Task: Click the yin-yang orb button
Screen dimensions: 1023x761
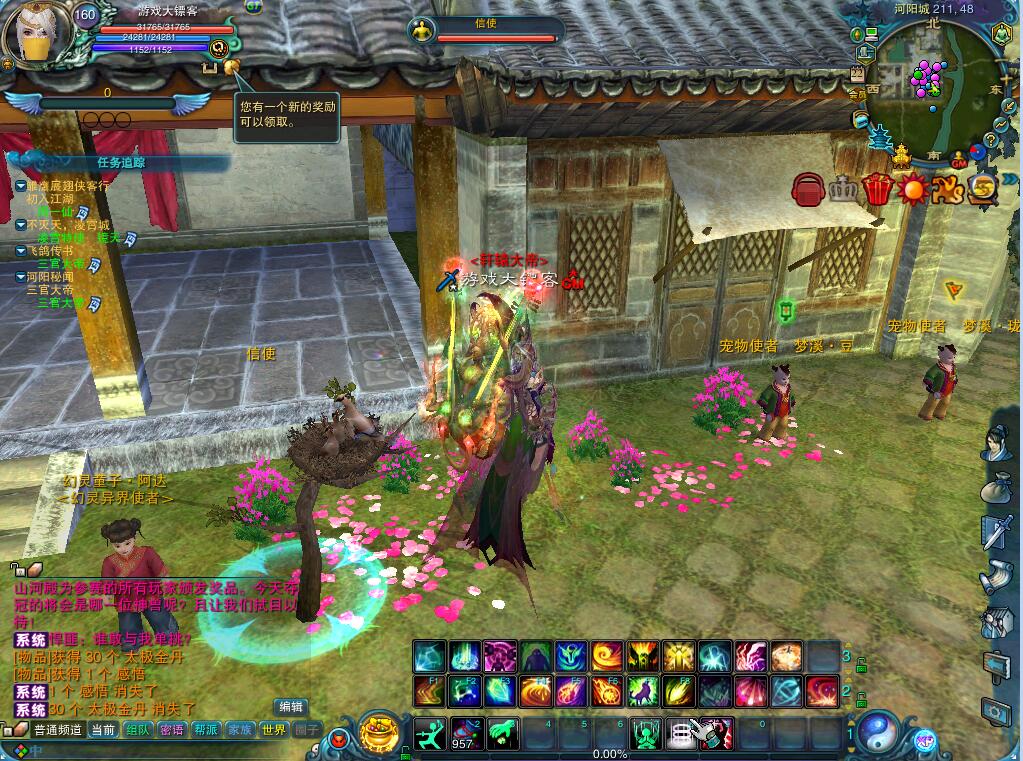Action: point(878,733)
